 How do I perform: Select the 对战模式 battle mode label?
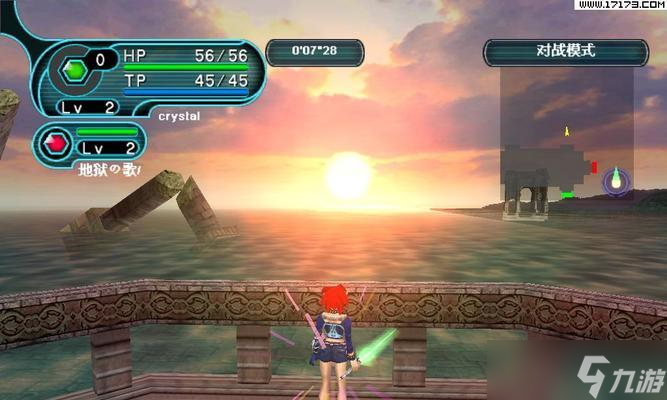565,52
